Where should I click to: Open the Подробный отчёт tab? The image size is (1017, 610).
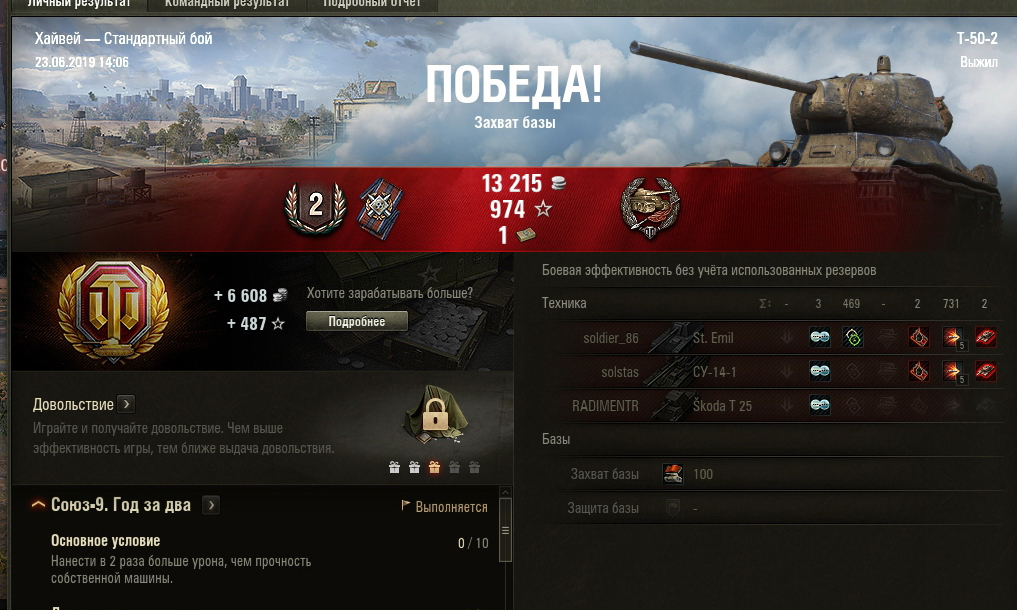tap(372, 4)
